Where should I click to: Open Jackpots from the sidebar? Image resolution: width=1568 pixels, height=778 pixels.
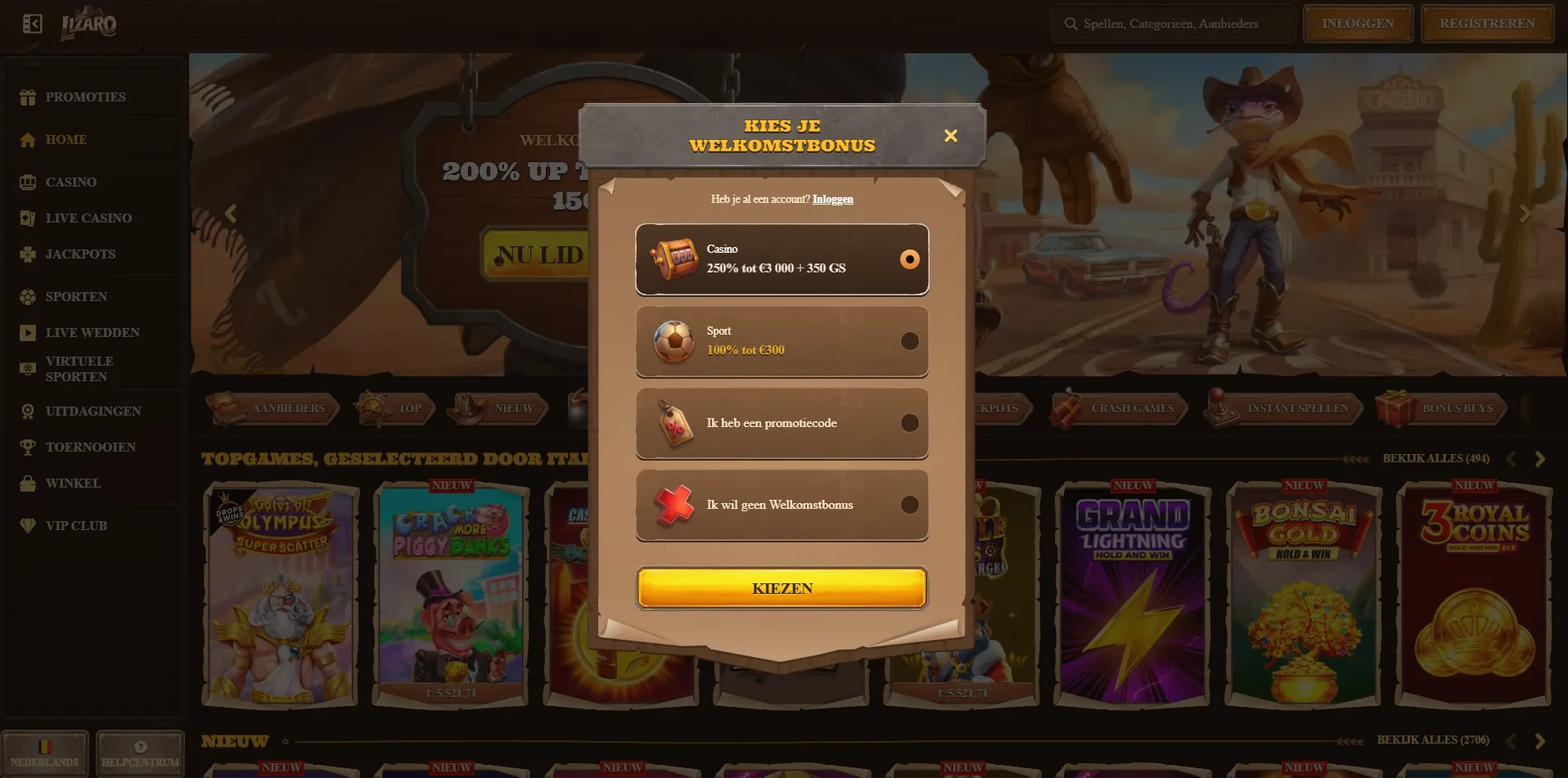coord(80,254)
